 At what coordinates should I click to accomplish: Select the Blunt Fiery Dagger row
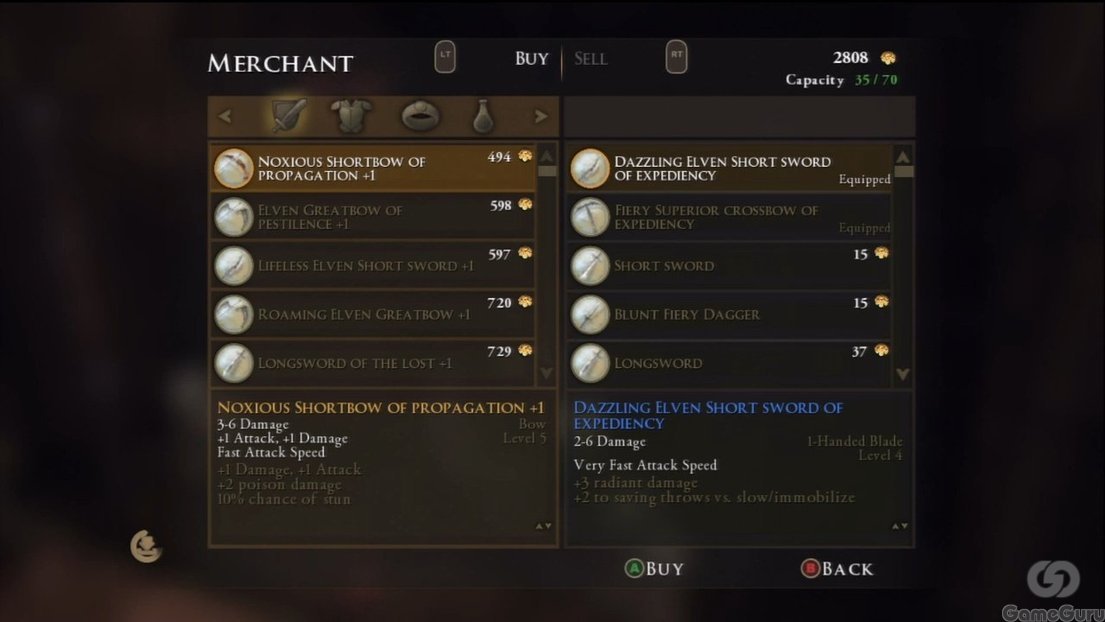click(729, 314)
